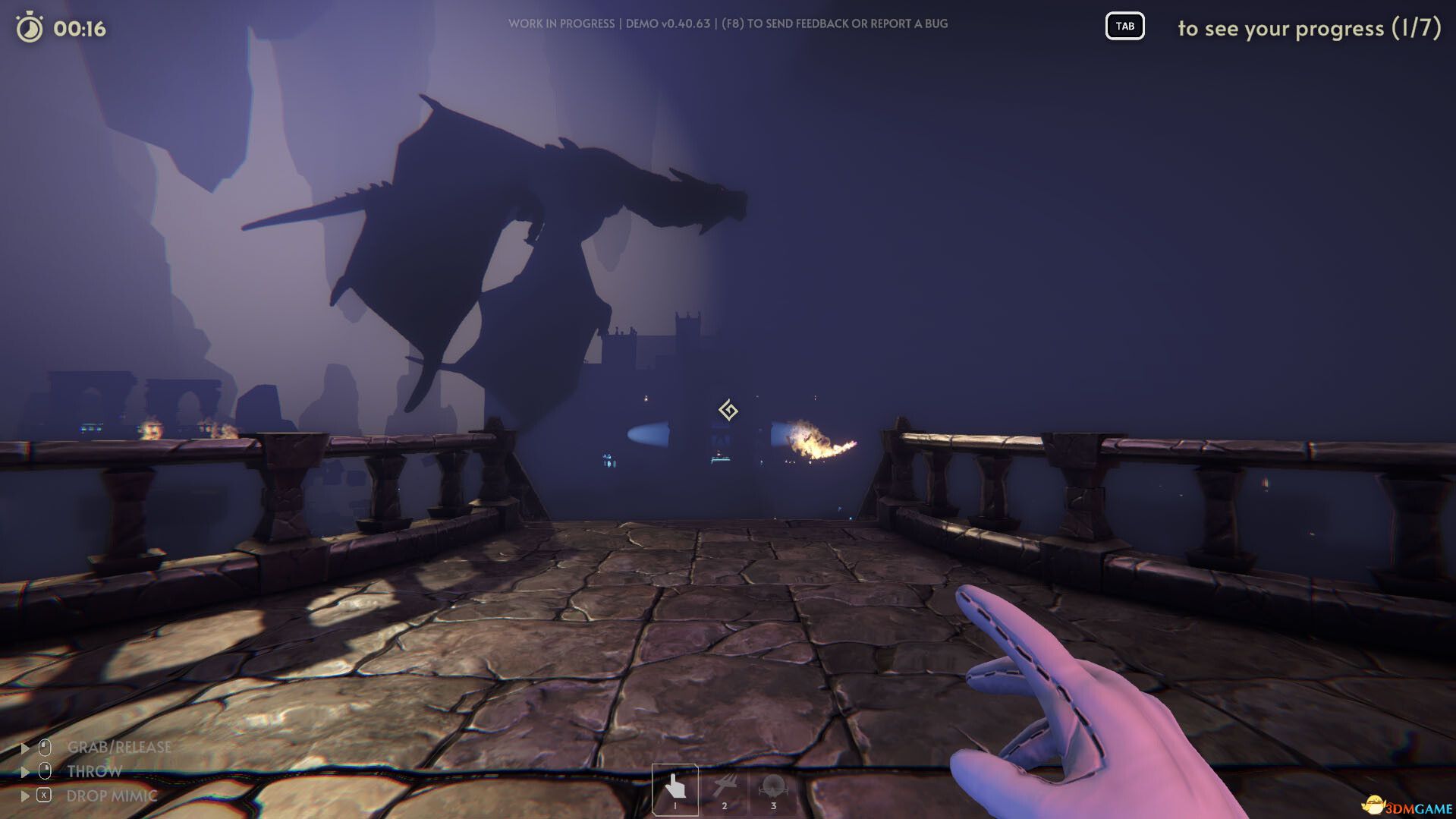Click the golden objective marker at screen center
Screen dimensions: 1456x819
pyautogui.click(x=729, y=411)
